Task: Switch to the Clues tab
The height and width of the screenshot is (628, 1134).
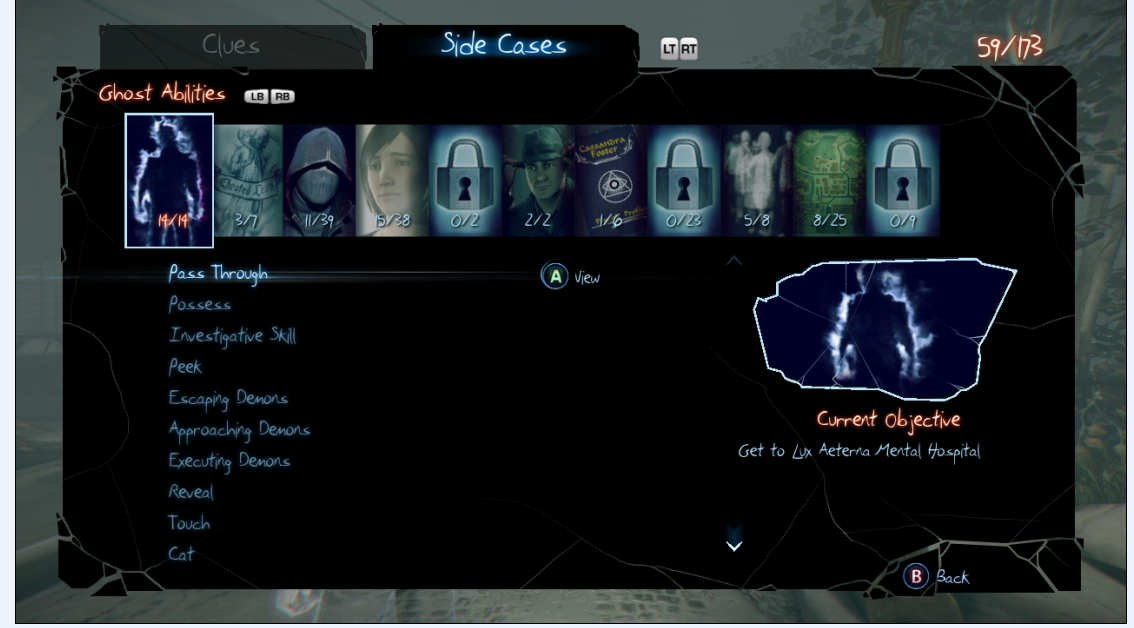Action: click(x=231, y=46)
